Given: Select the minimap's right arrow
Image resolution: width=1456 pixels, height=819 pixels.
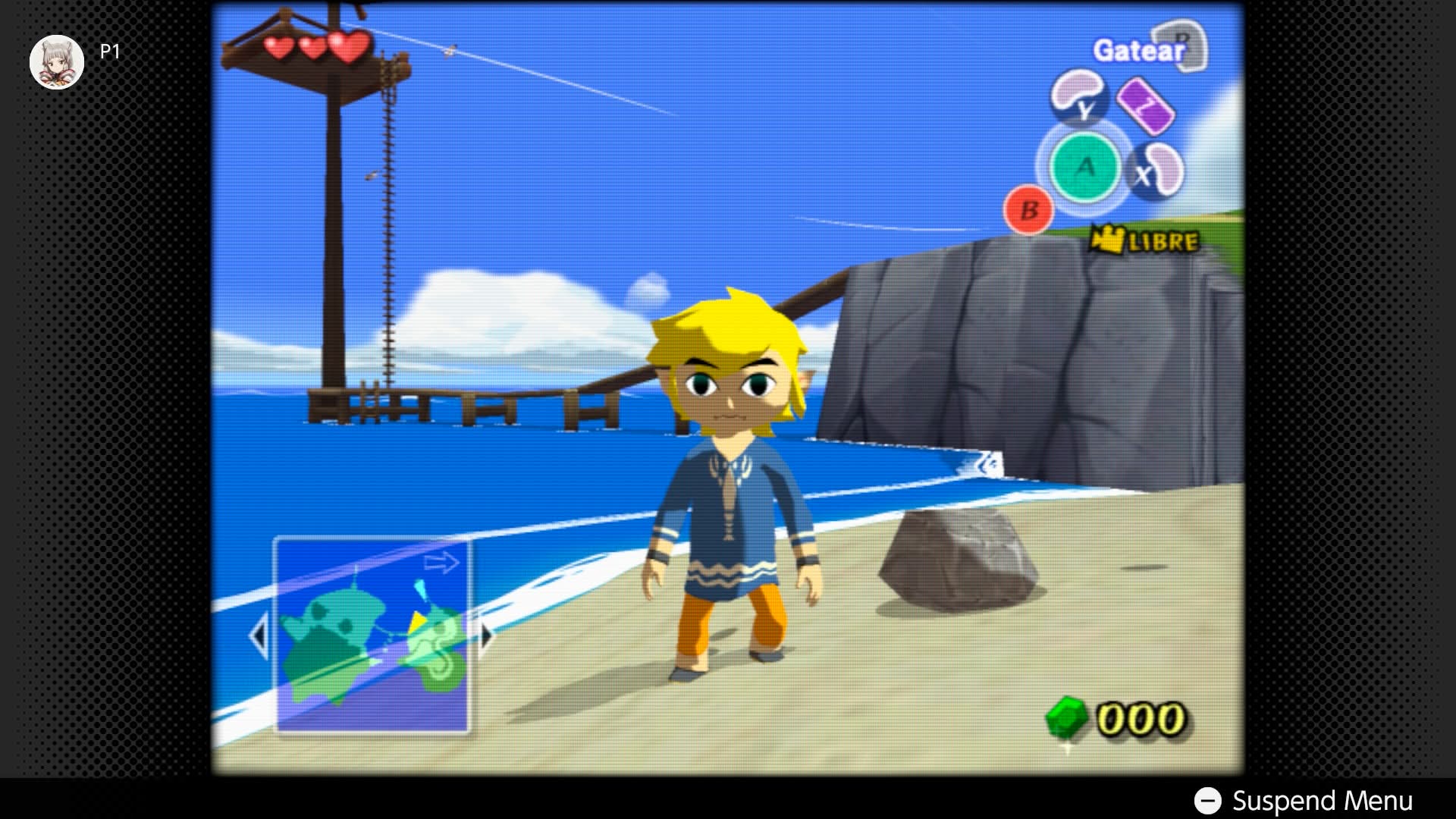Looking at the screenshot, I should coord(486,635).
